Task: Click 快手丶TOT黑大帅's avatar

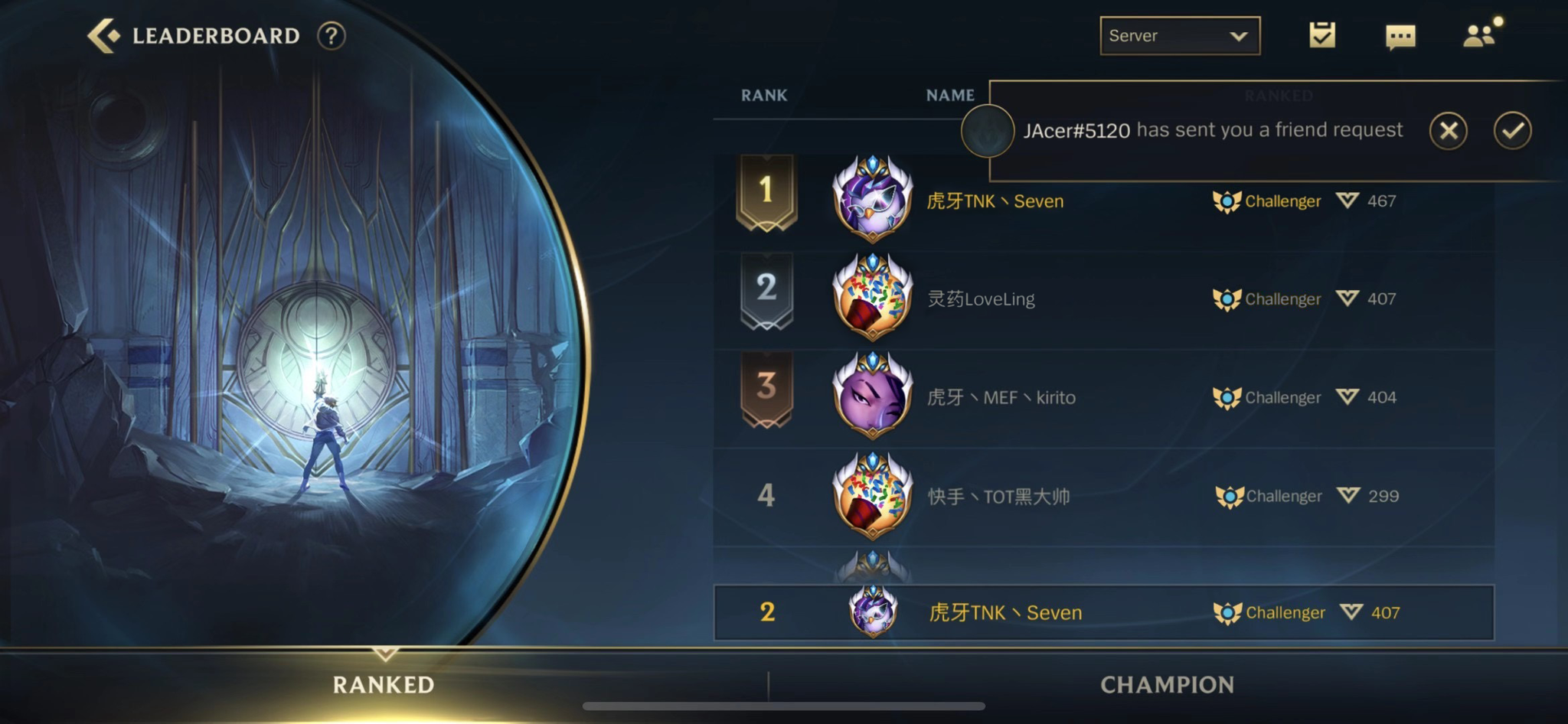Action: [x=874, y=496]
